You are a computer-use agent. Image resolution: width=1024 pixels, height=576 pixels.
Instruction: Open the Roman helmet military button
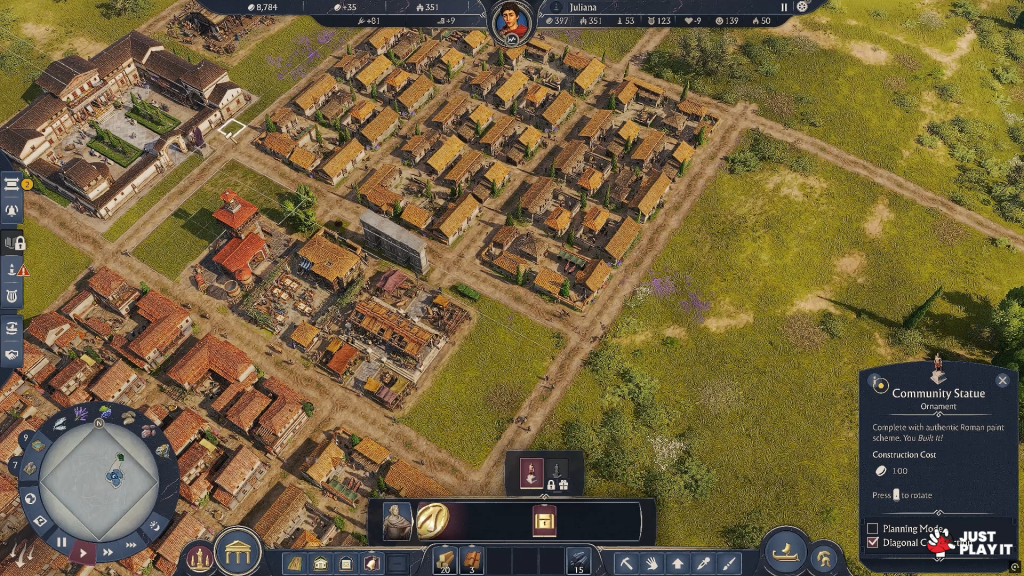pos(823,557)
